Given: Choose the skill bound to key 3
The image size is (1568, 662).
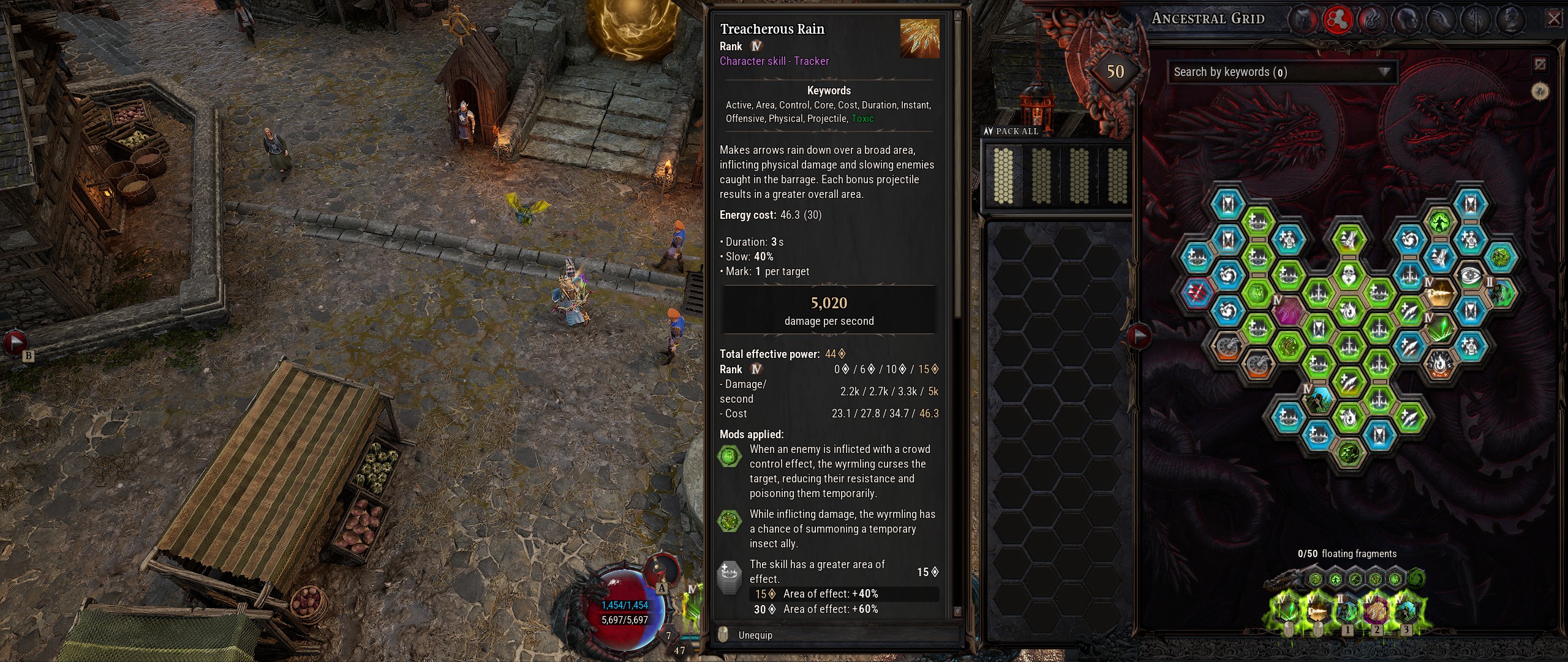Looking at the screenshot, I should point(1406,611).
